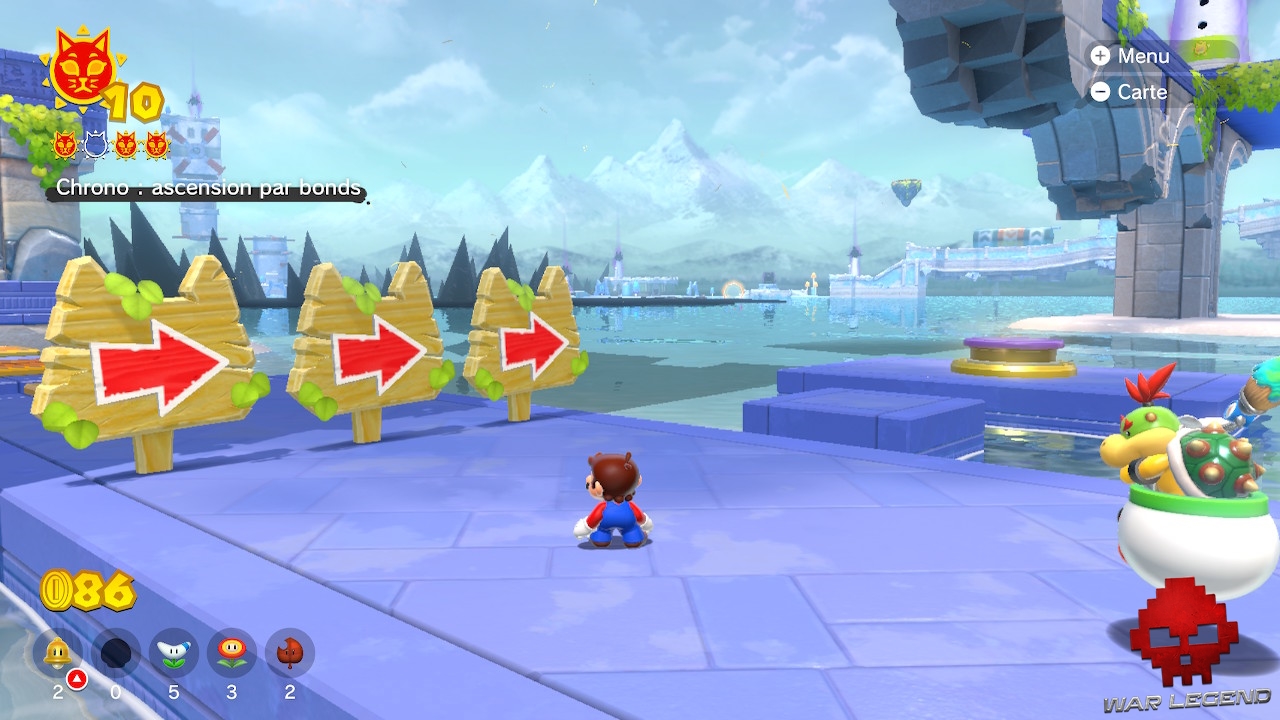Click the War Legend skull logo
Screen dimensions: 1280x720
click(x=1183, y=632)
